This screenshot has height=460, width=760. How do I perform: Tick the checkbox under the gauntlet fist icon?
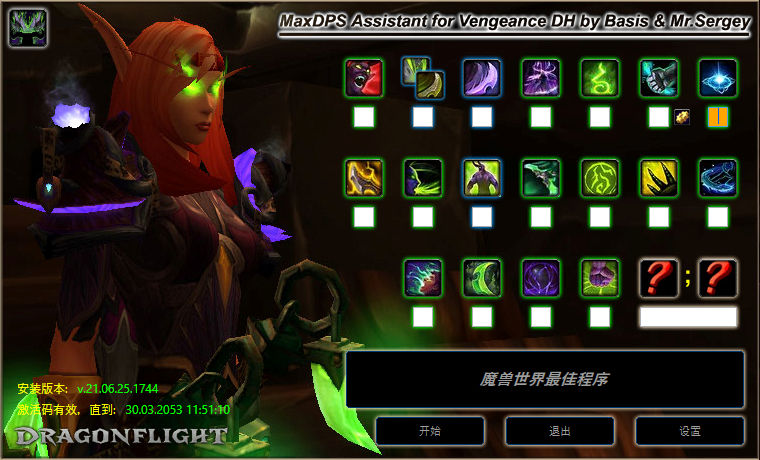point(658,117)
